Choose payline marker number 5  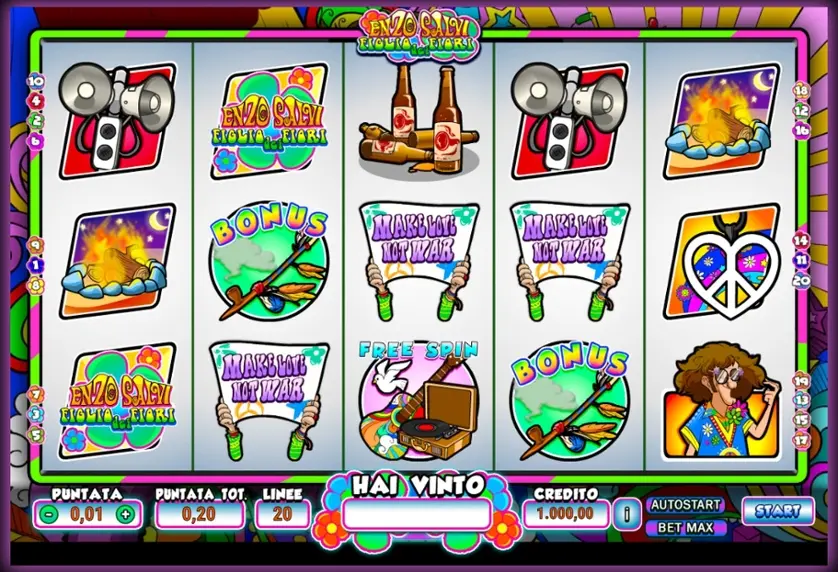point(36,434)
